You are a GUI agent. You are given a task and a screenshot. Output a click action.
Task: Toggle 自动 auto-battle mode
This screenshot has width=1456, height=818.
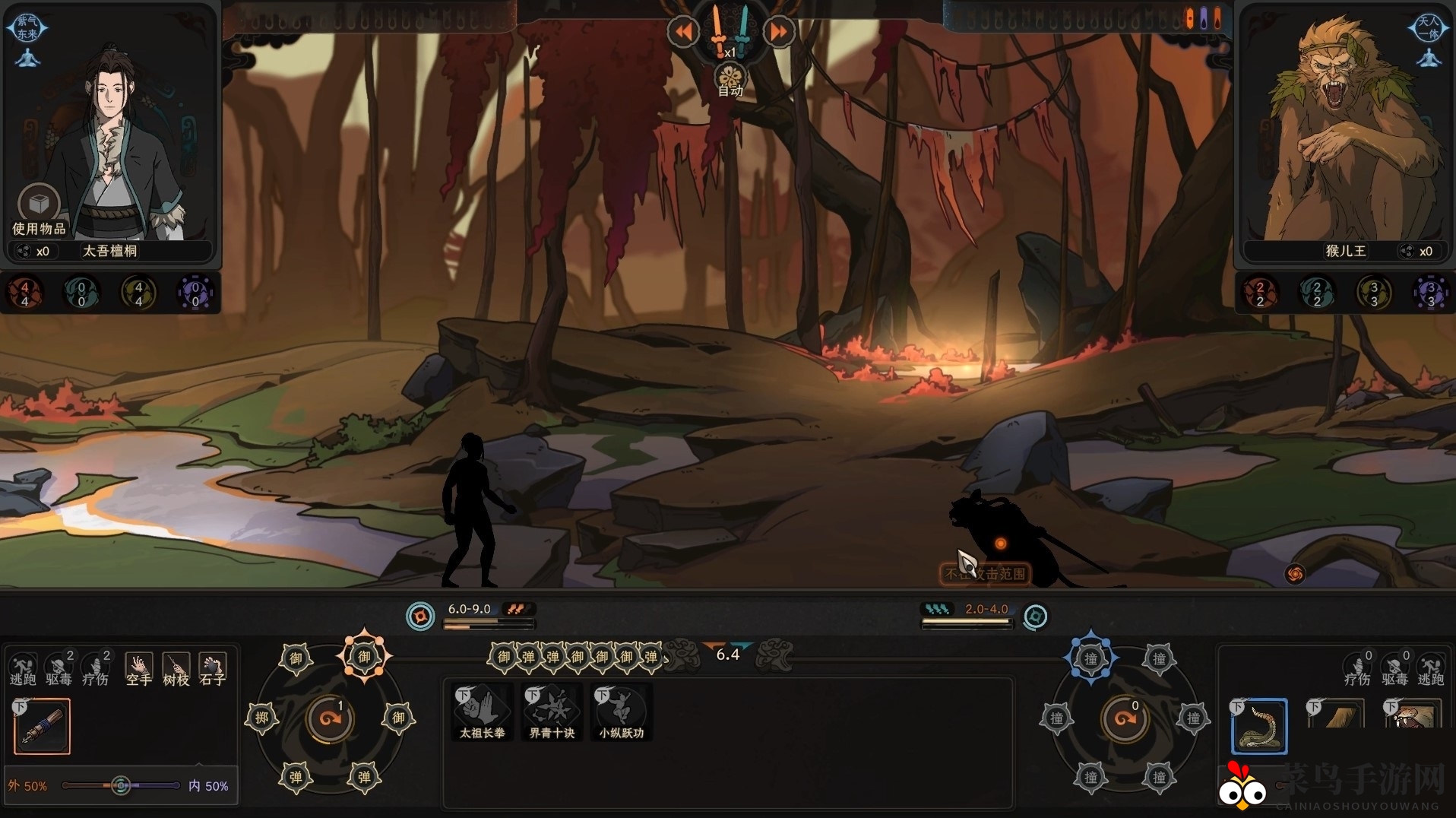click(730, 80)
